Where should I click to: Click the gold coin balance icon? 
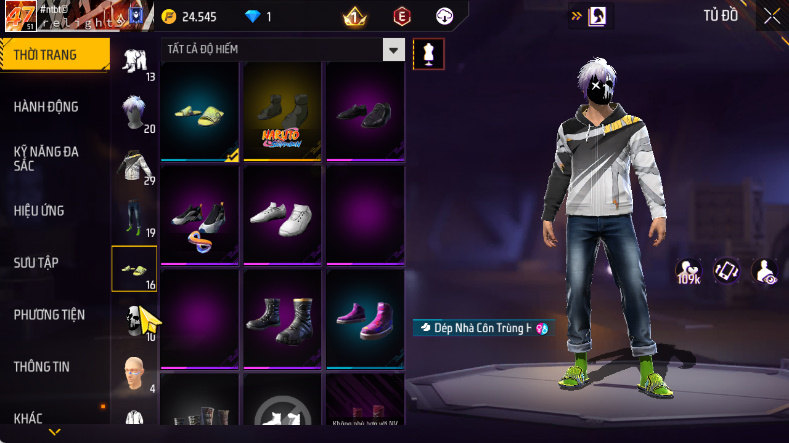click(168, 16)
